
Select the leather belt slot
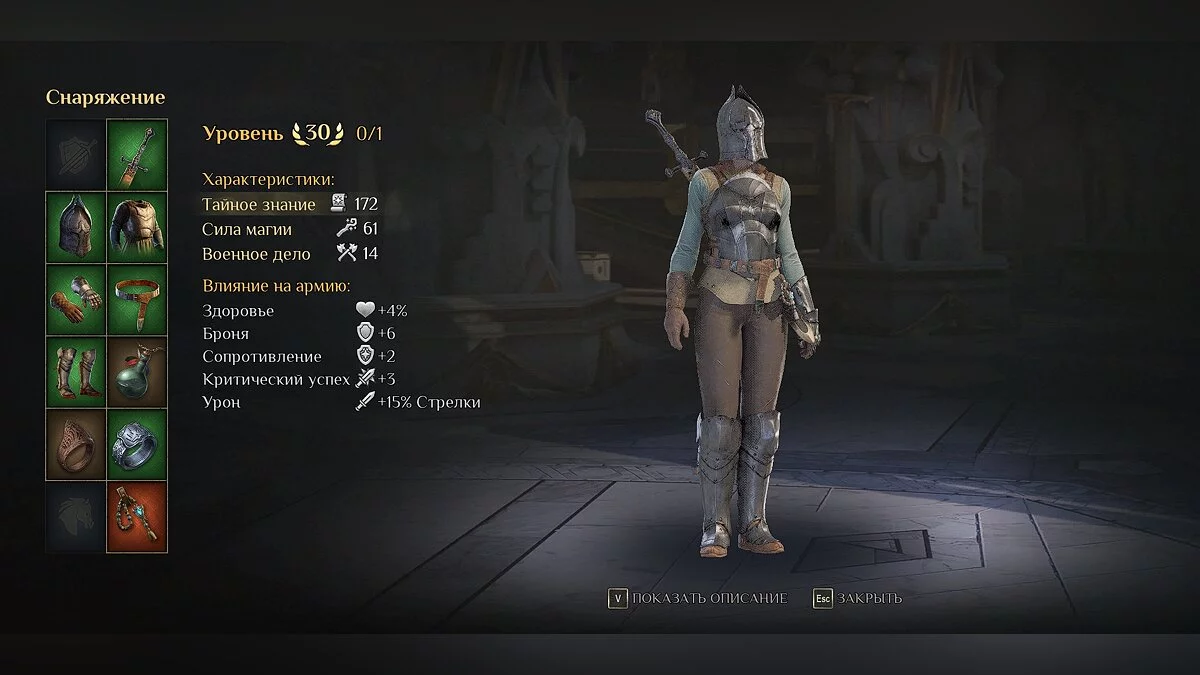point(137,299)
